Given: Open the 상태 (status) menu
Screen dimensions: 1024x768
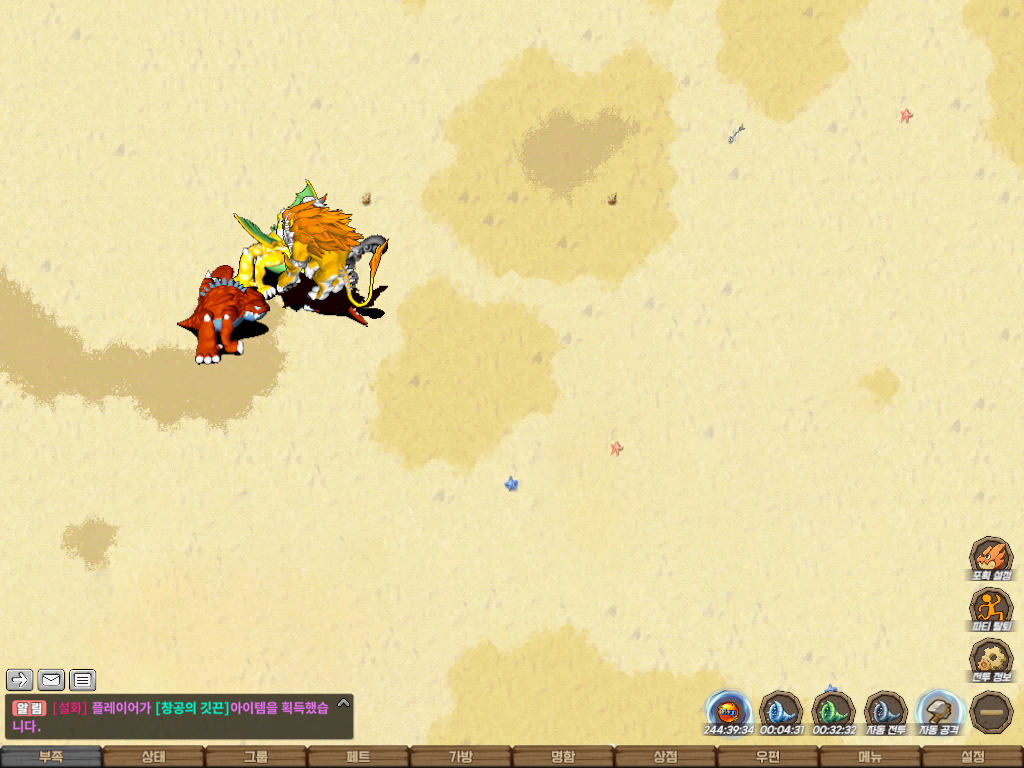Looking at the screenshot, I should pyautogui.click(x=153, y=757).
